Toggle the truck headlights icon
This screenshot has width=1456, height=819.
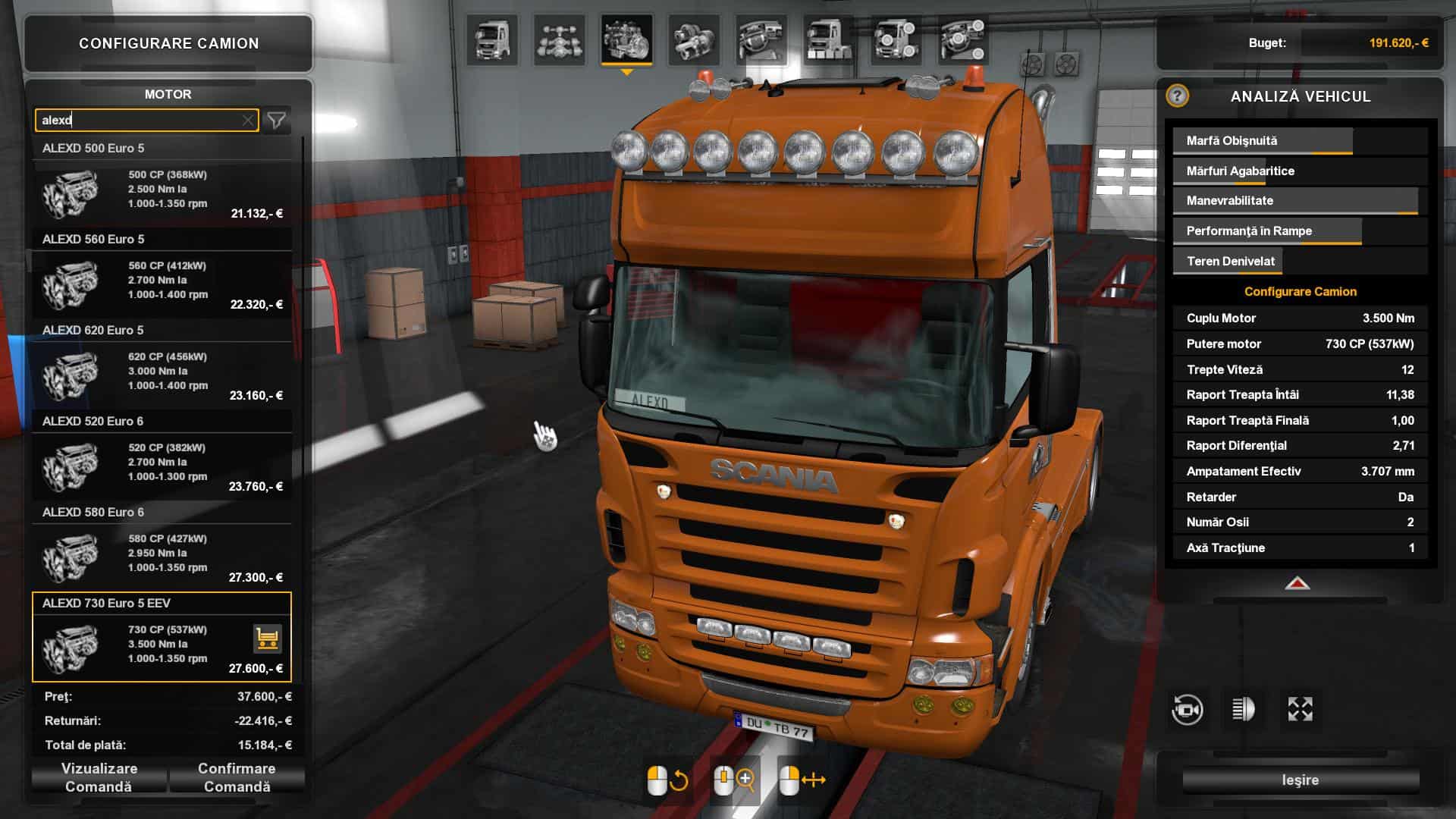pyautogui.click(x=1243, y=710)
